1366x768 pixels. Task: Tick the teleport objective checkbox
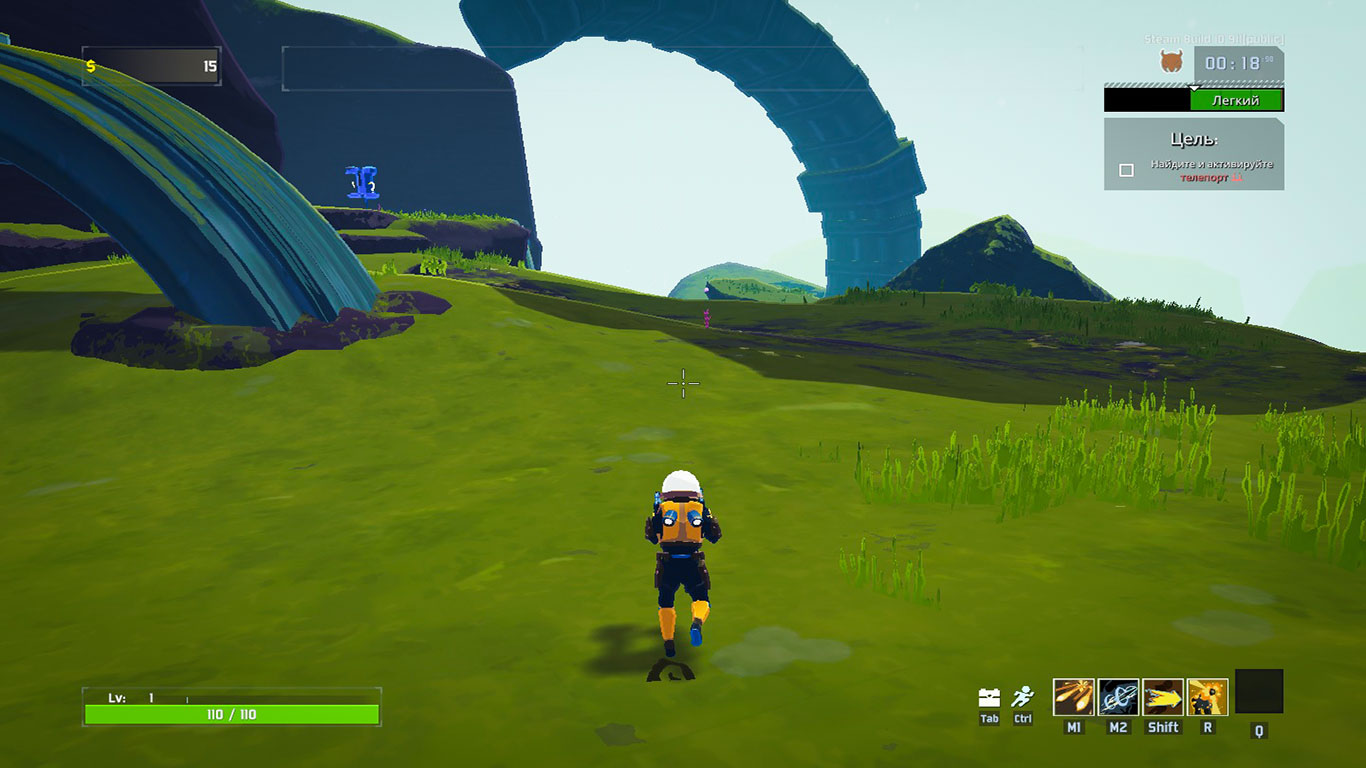click(1127, 170)
